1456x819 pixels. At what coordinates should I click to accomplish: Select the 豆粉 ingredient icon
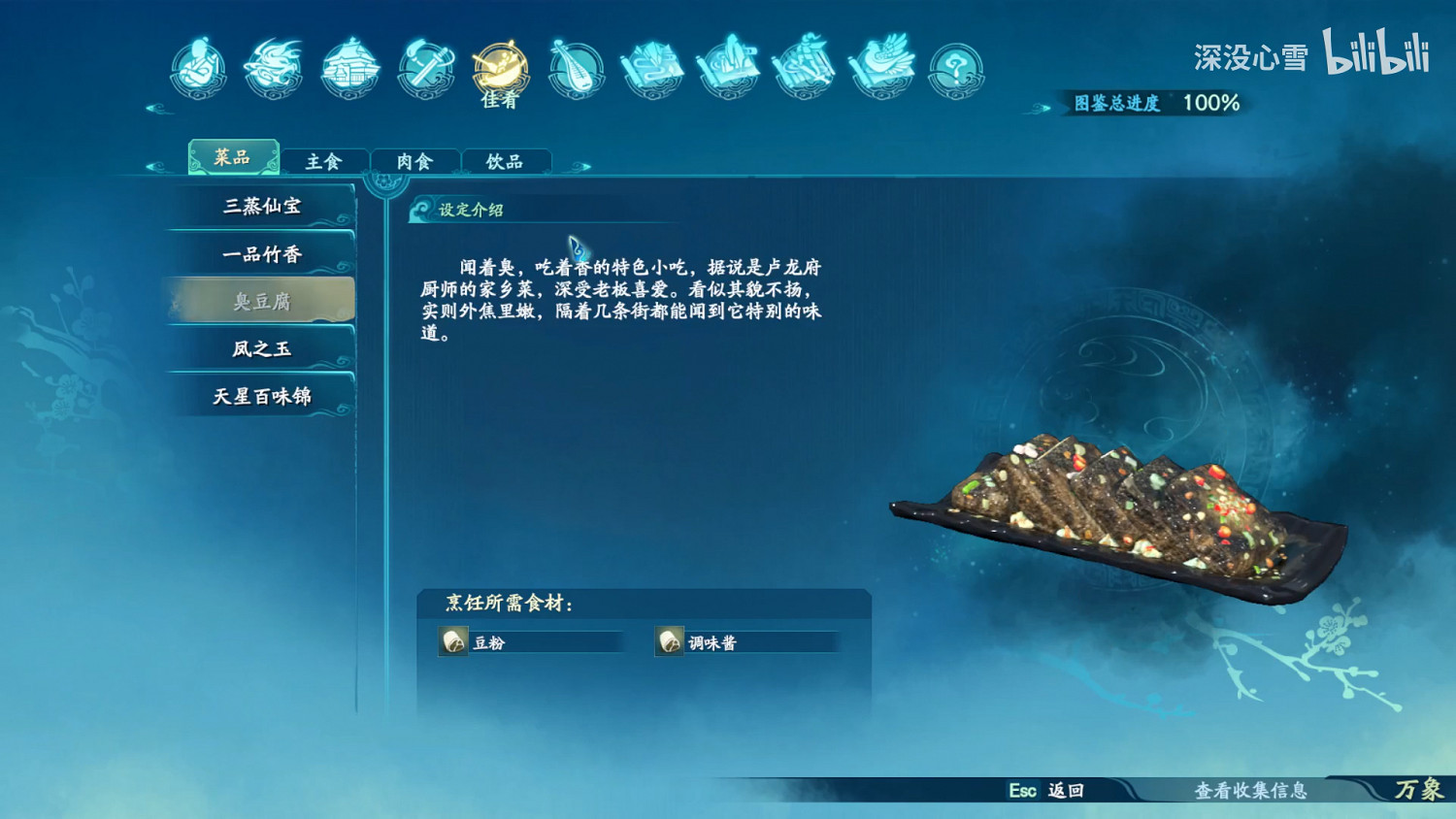pos(451,641)
